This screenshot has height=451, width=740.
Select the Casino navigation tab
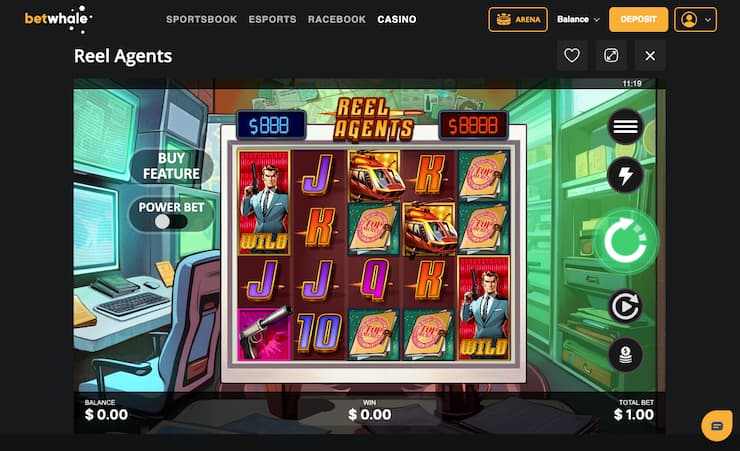[397, 19]
